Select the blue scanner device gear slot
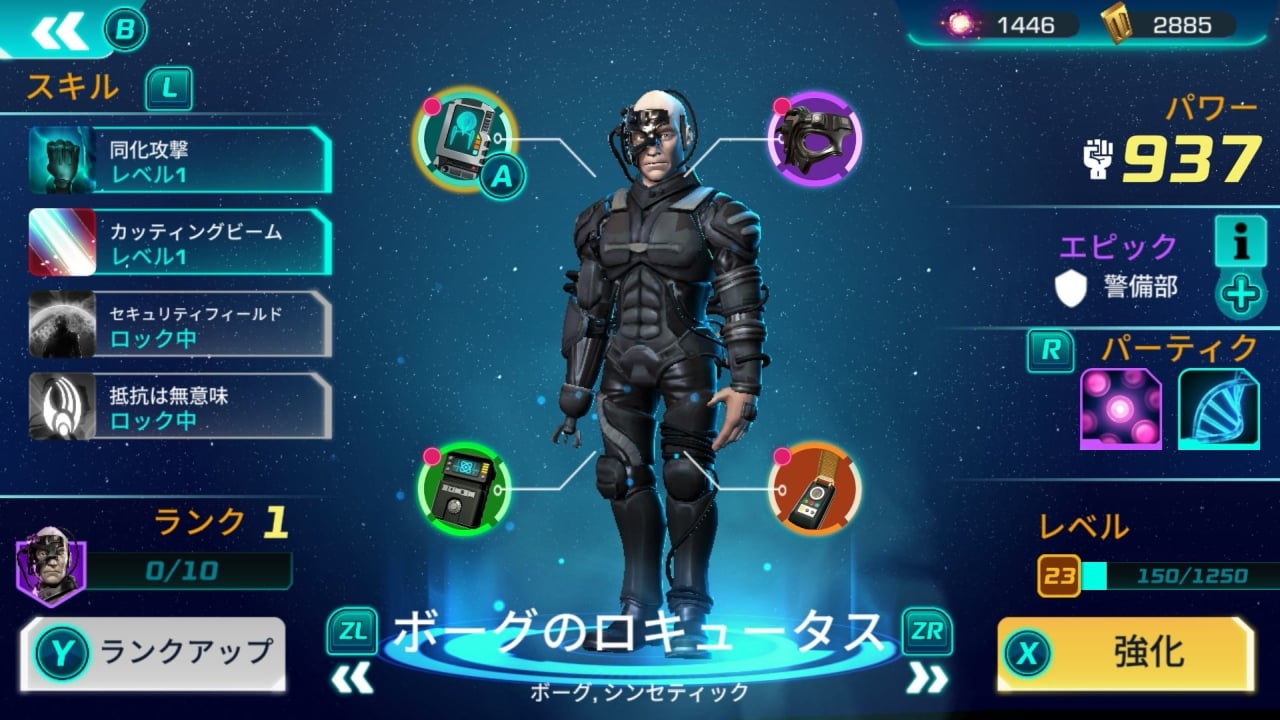 point(463,140)
